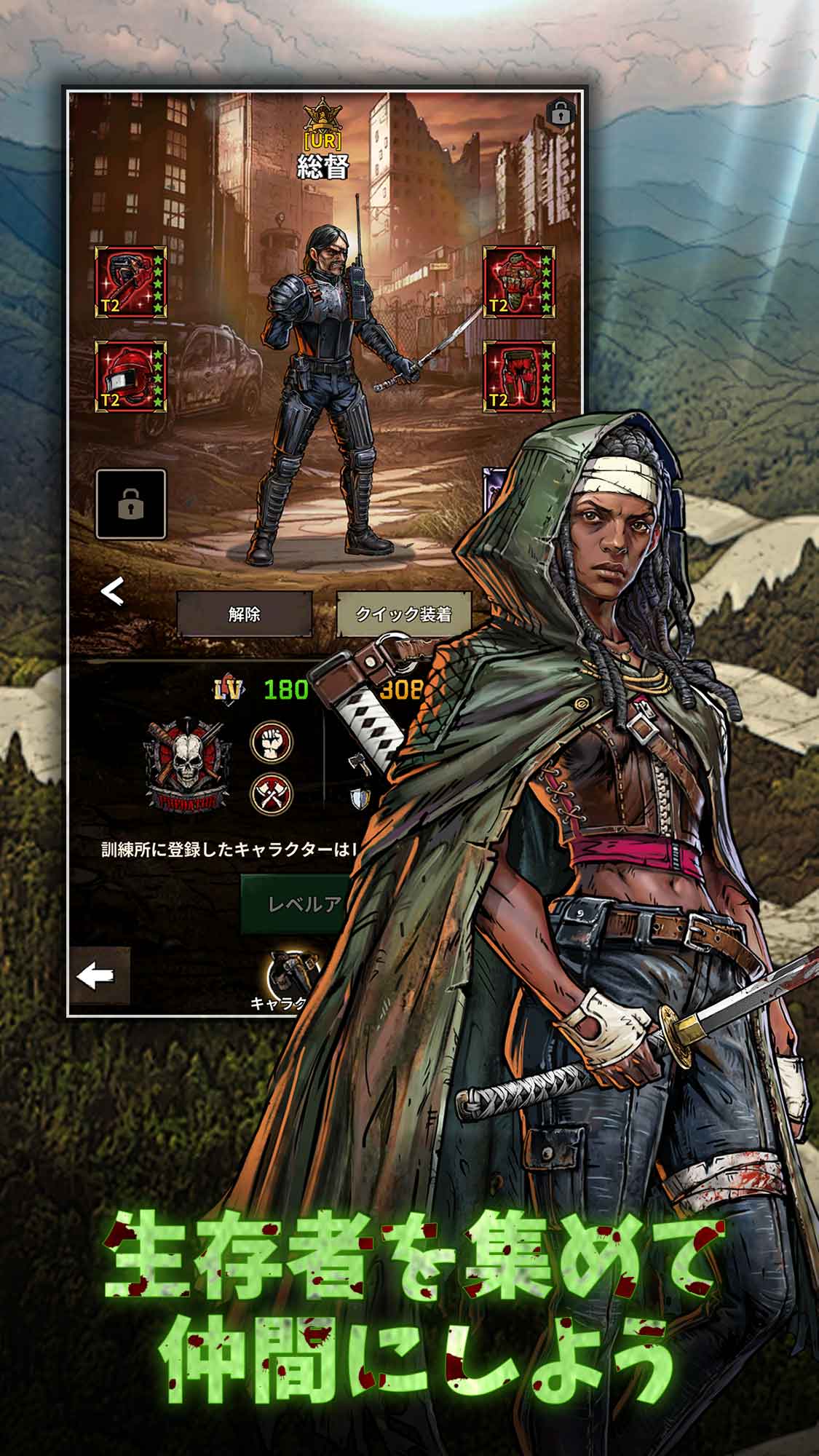The image size is (819, 1456).
Task: Select the red chainsaw weapon slot
Action: click(x=131, y=282)
